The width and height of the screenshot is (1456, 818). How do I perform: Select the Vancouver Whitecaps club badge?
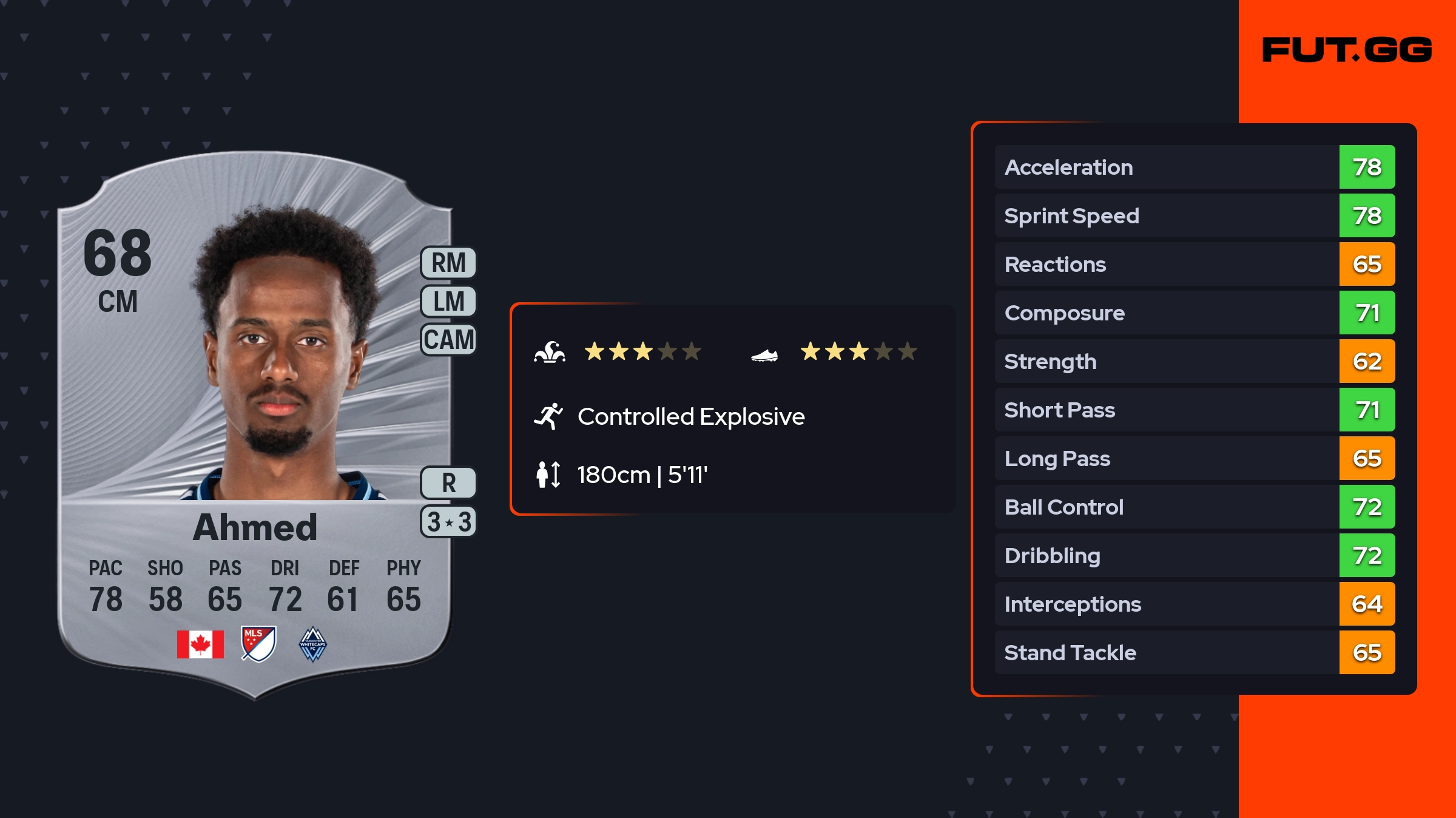pos(313,644)
